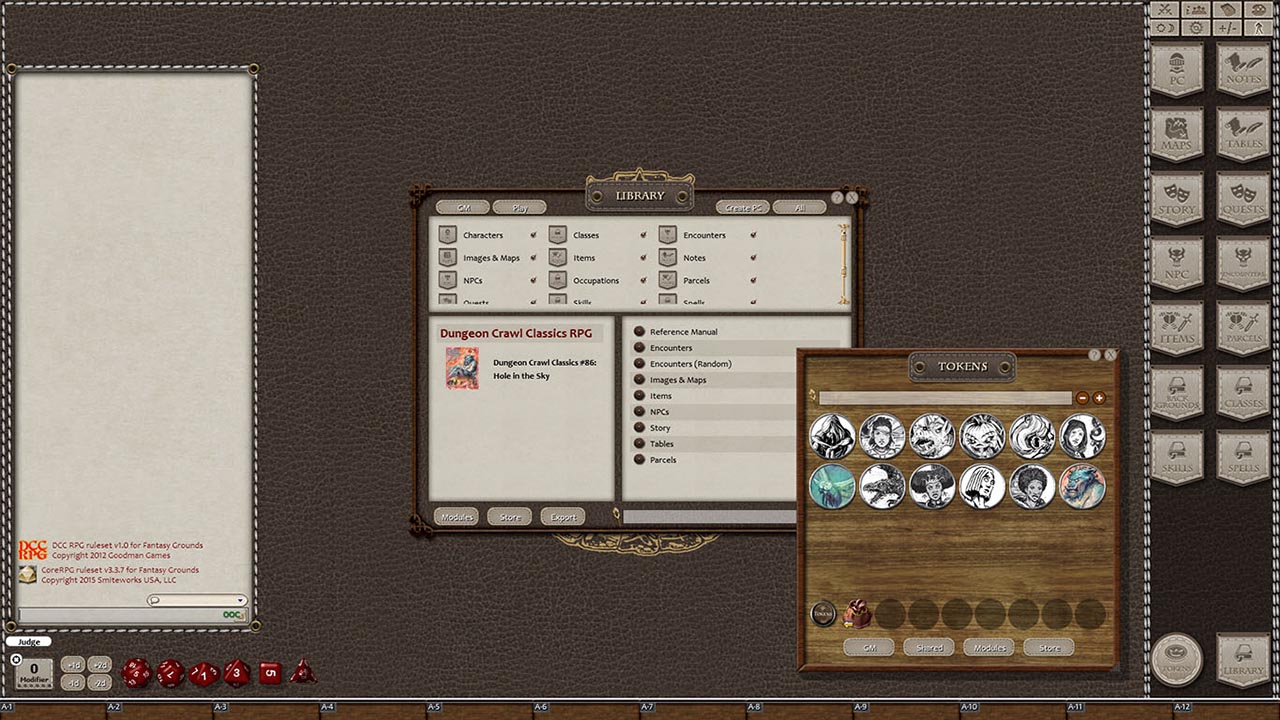Viewport: 1280px width, 720px height.
Task: Click the Export button in the Library
Action: pyautogui.click(x=561, y=516)
